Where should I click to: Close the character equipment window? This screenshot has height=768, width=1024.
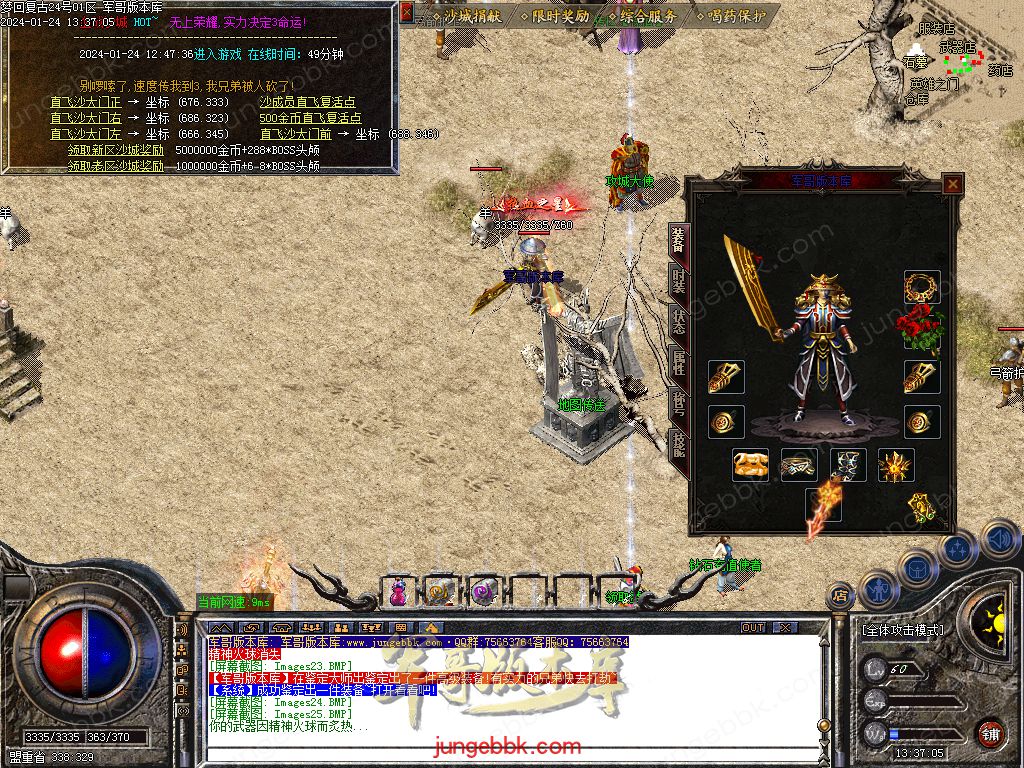953,184
